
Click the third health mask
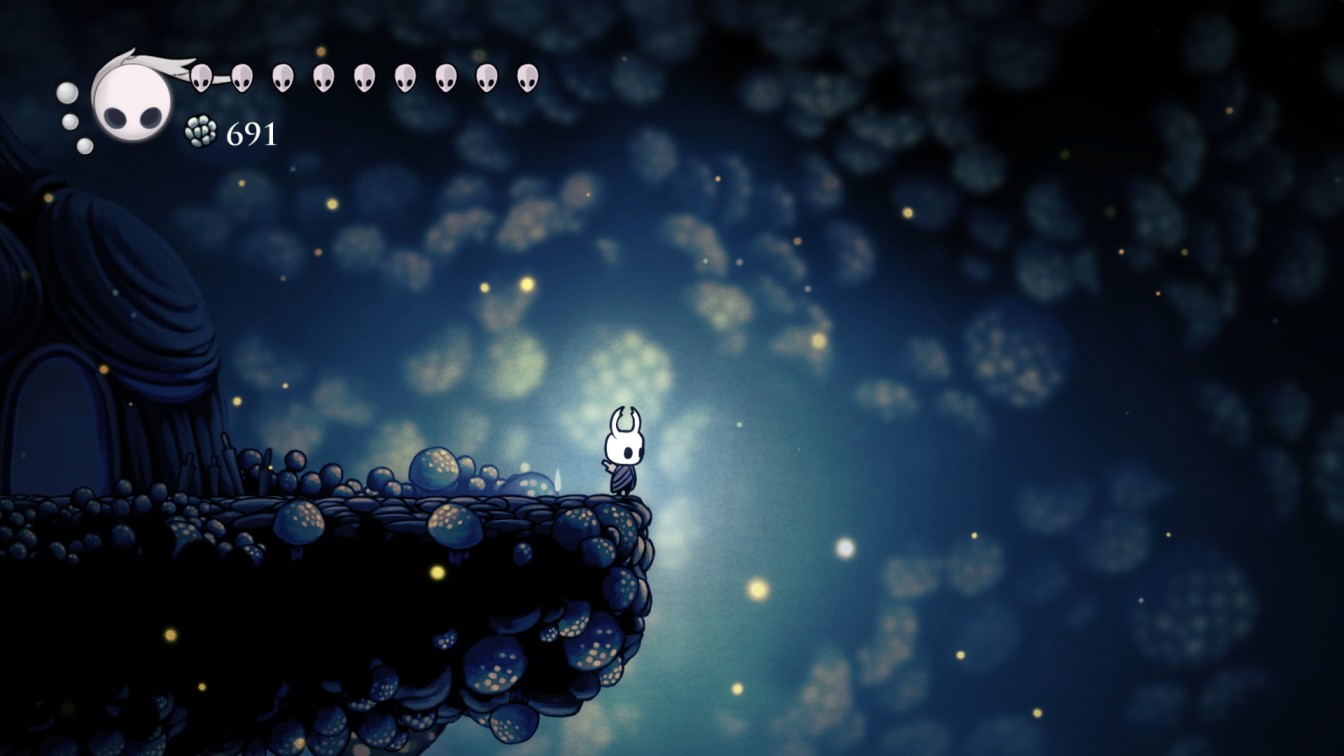(x=282, y=77)
